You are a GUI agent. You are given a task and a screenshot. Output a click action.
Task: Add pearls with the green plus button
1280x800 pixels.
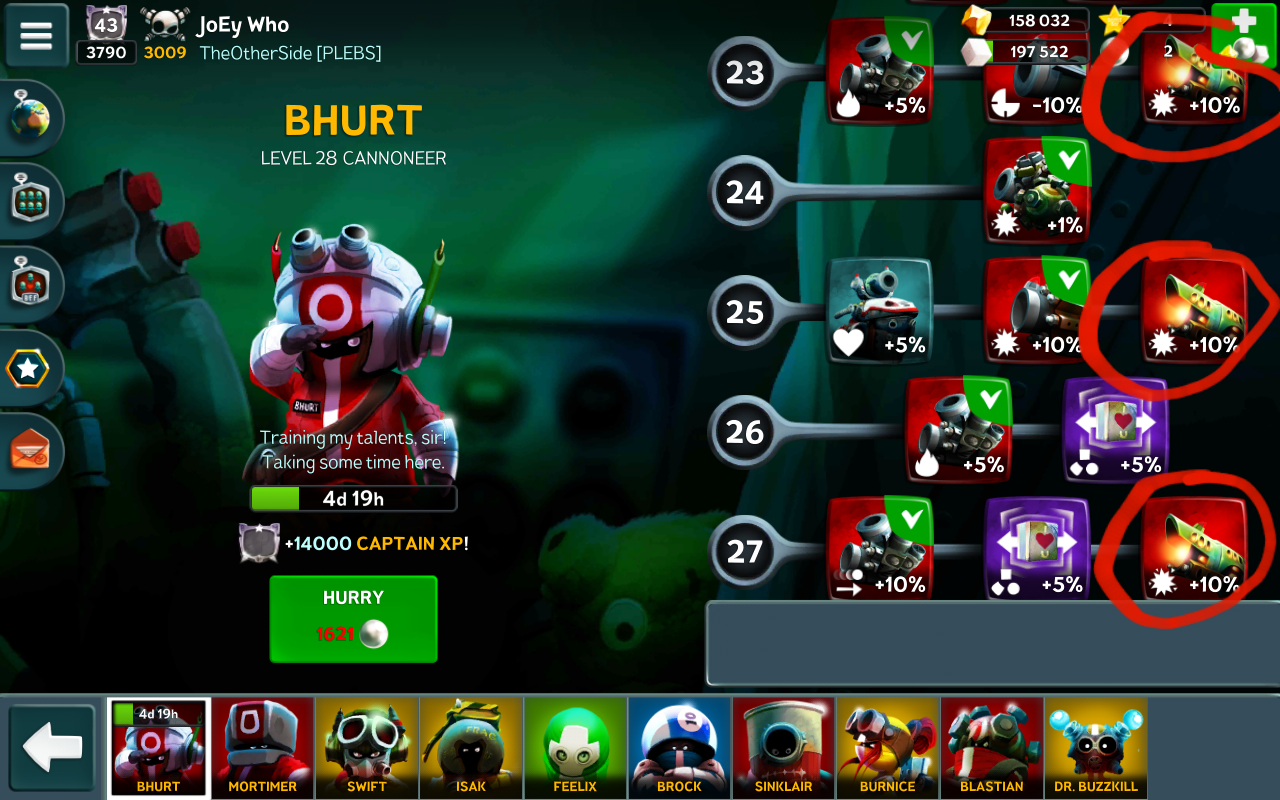[1243, 32]
